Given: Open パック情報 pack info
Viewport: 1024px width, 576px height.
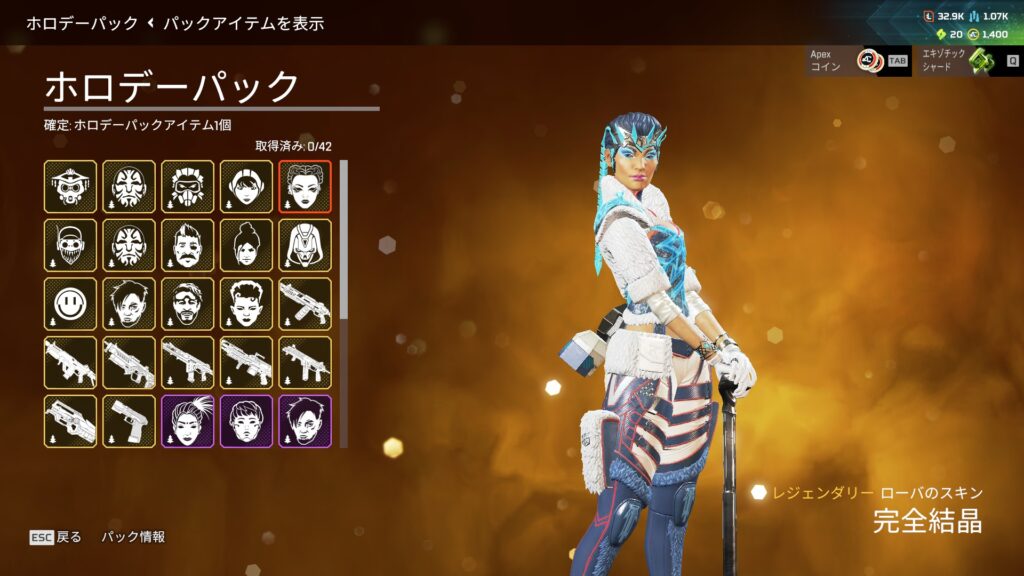Looking at the screenshot, I should tap(133, 537).
